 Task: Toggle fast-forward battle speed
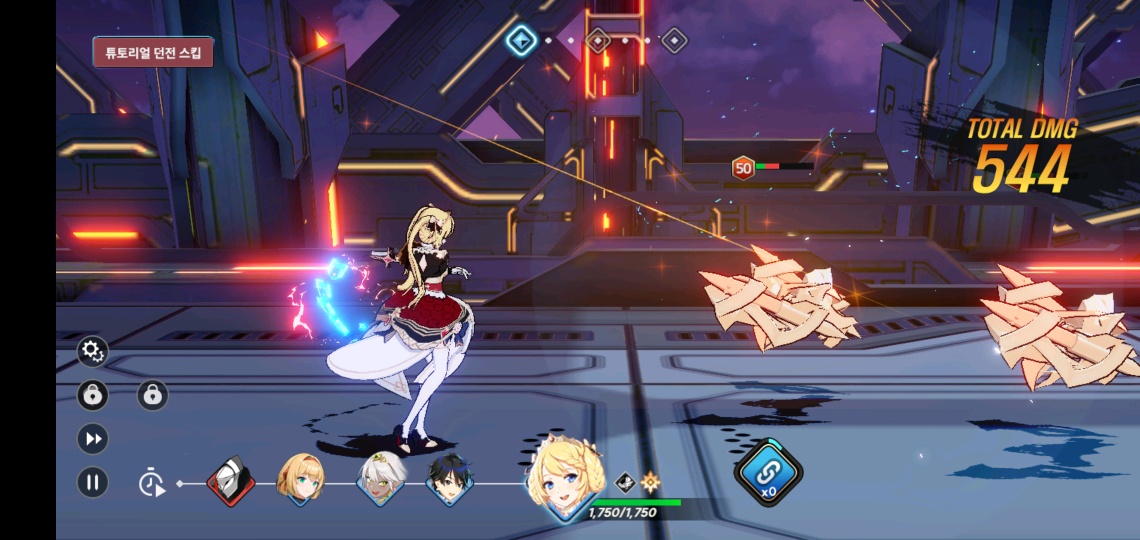click(x=92, y=439)
